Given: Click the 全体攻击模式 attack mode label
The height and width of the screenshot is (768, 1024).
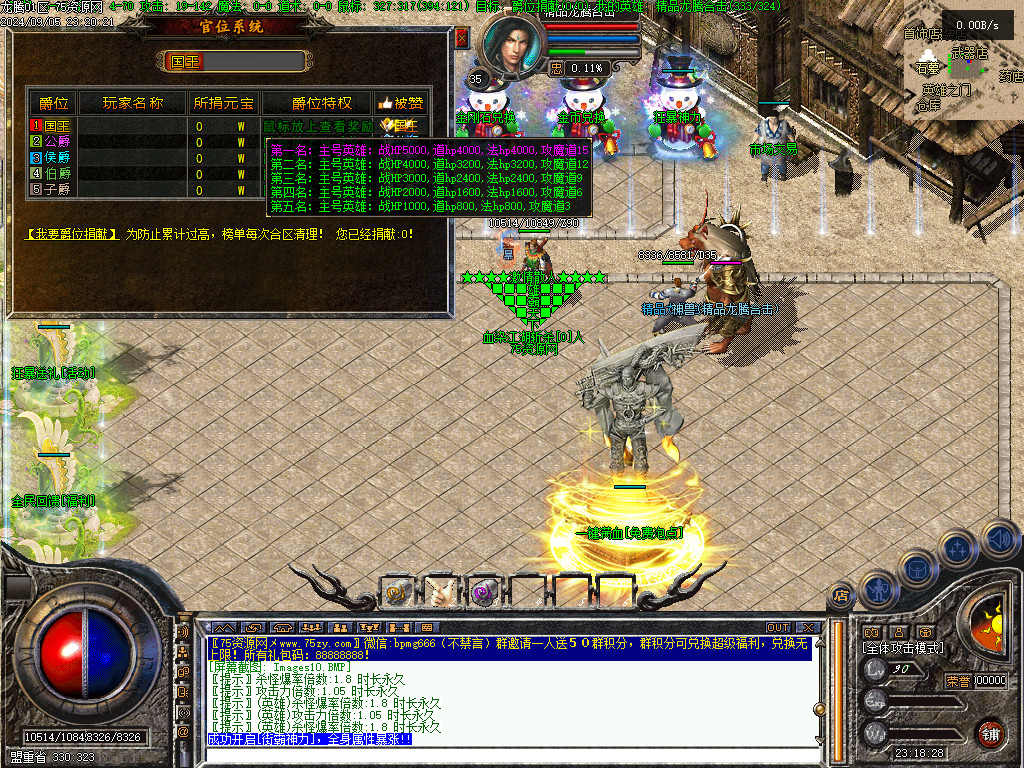Looking at the screenshot, I should pos(902,648).
